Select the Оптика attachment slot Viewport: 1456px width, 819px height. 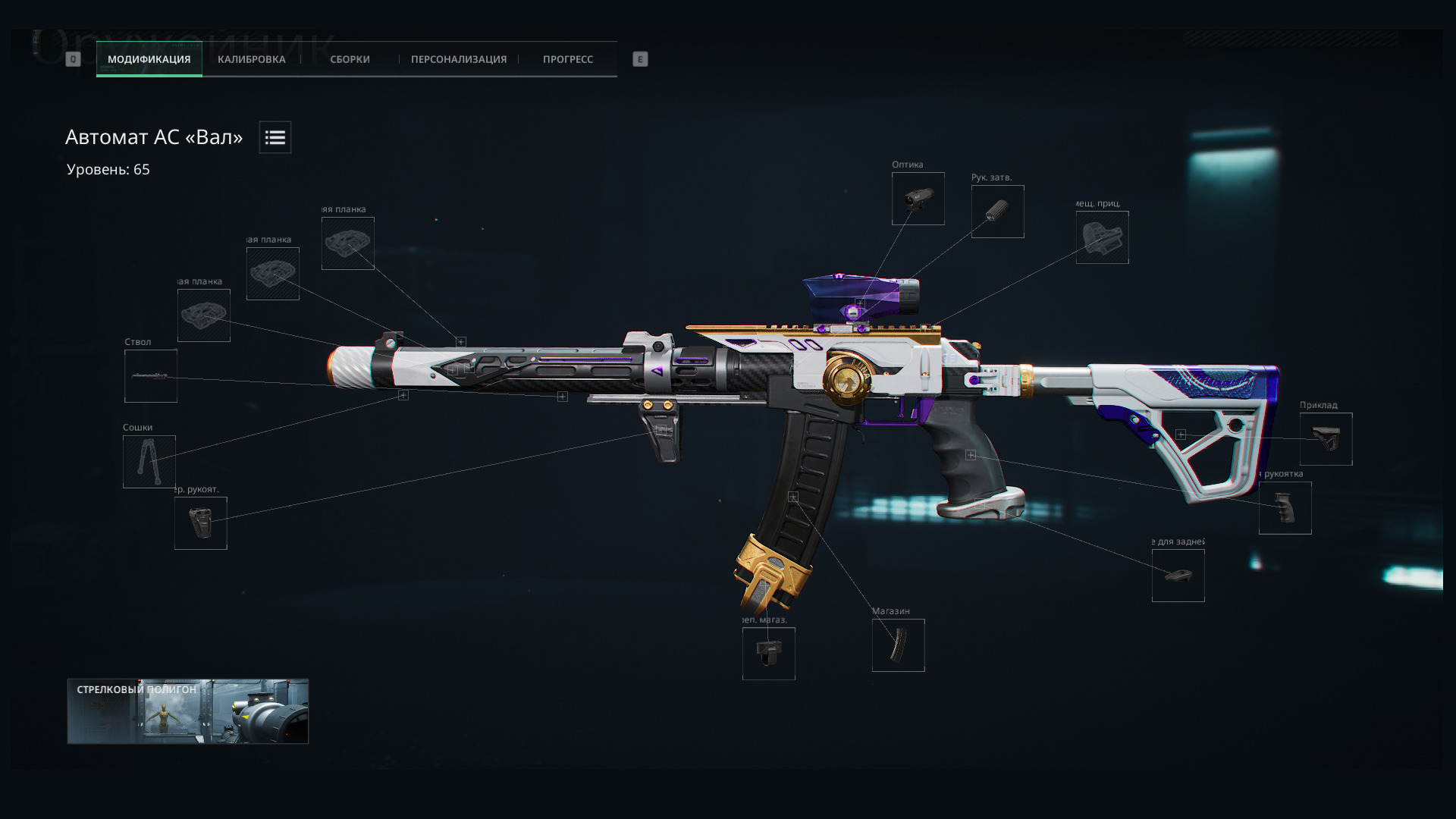(918, 199)
